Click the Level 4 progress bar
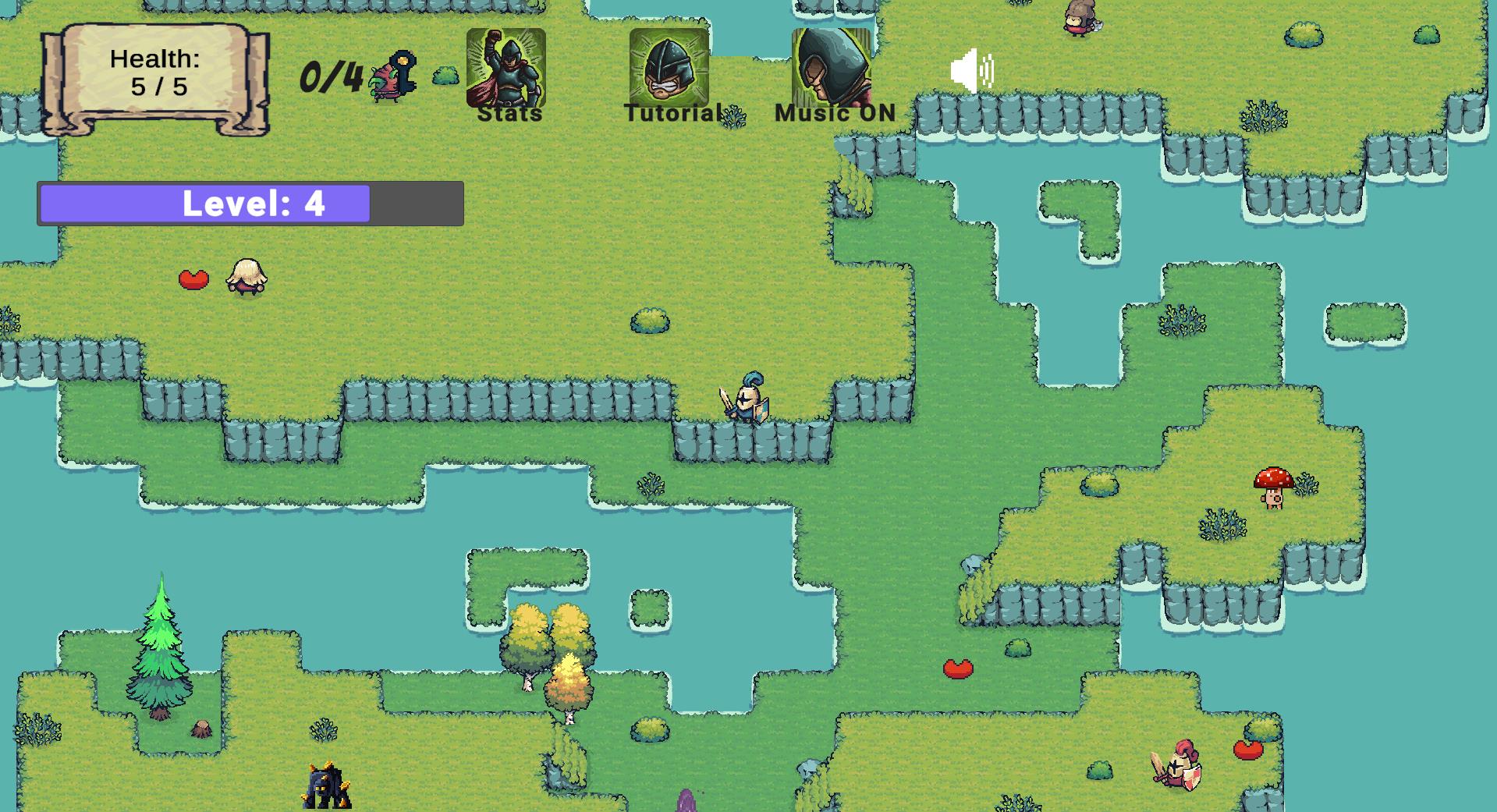 click(250, 204)
